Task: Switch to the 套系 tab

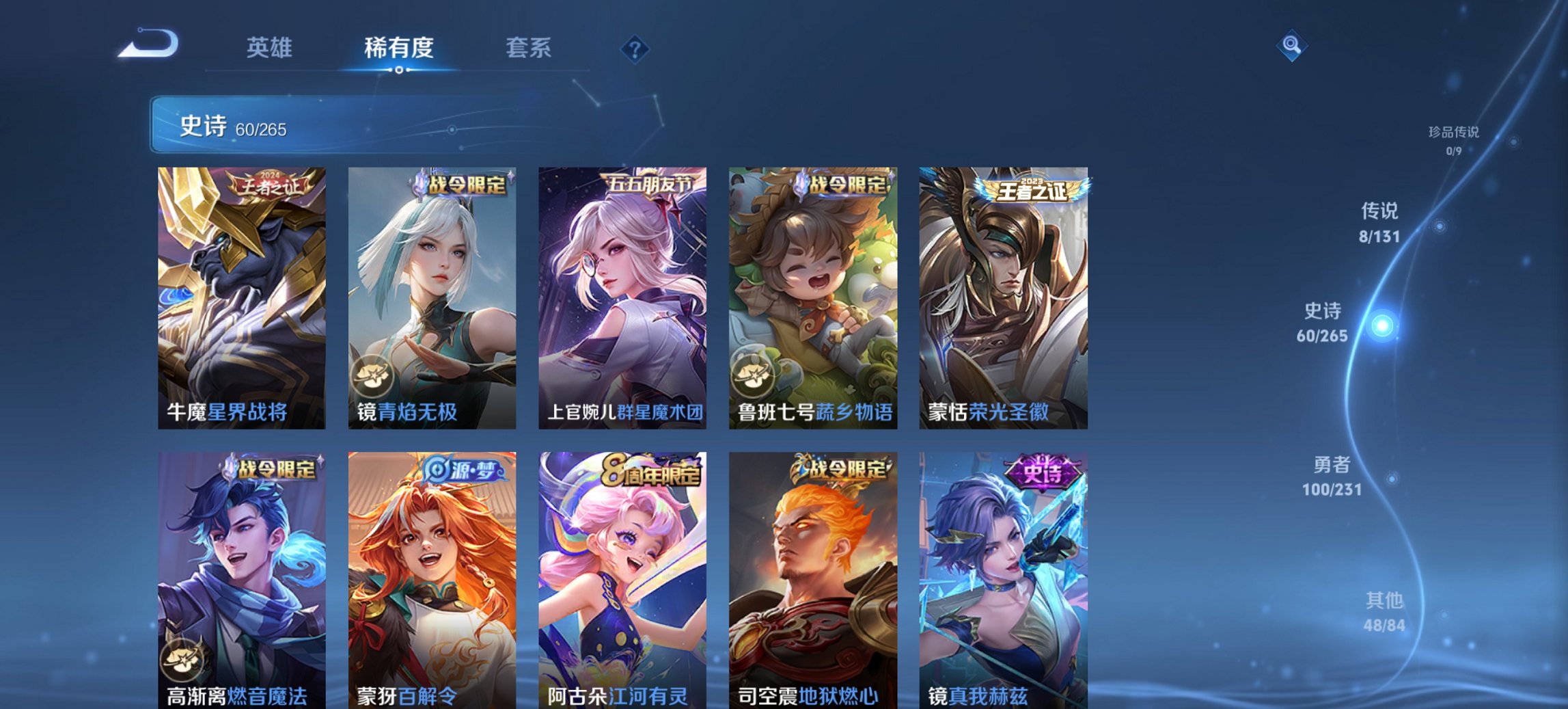Action: pyautogui.click(x=528, y=49)
